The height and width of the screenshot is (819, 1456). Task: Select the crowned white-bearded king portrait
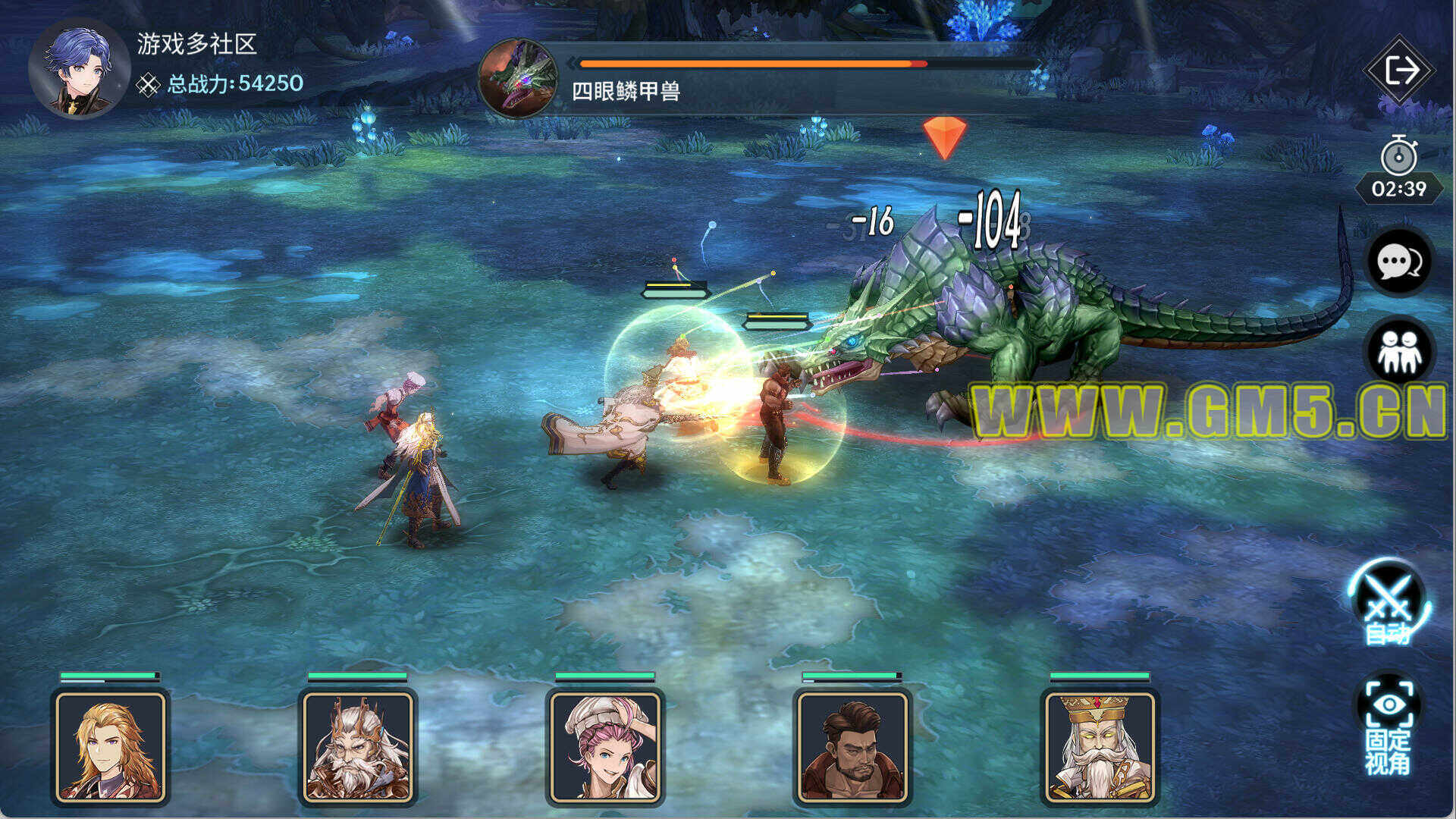pos(1100,747)
